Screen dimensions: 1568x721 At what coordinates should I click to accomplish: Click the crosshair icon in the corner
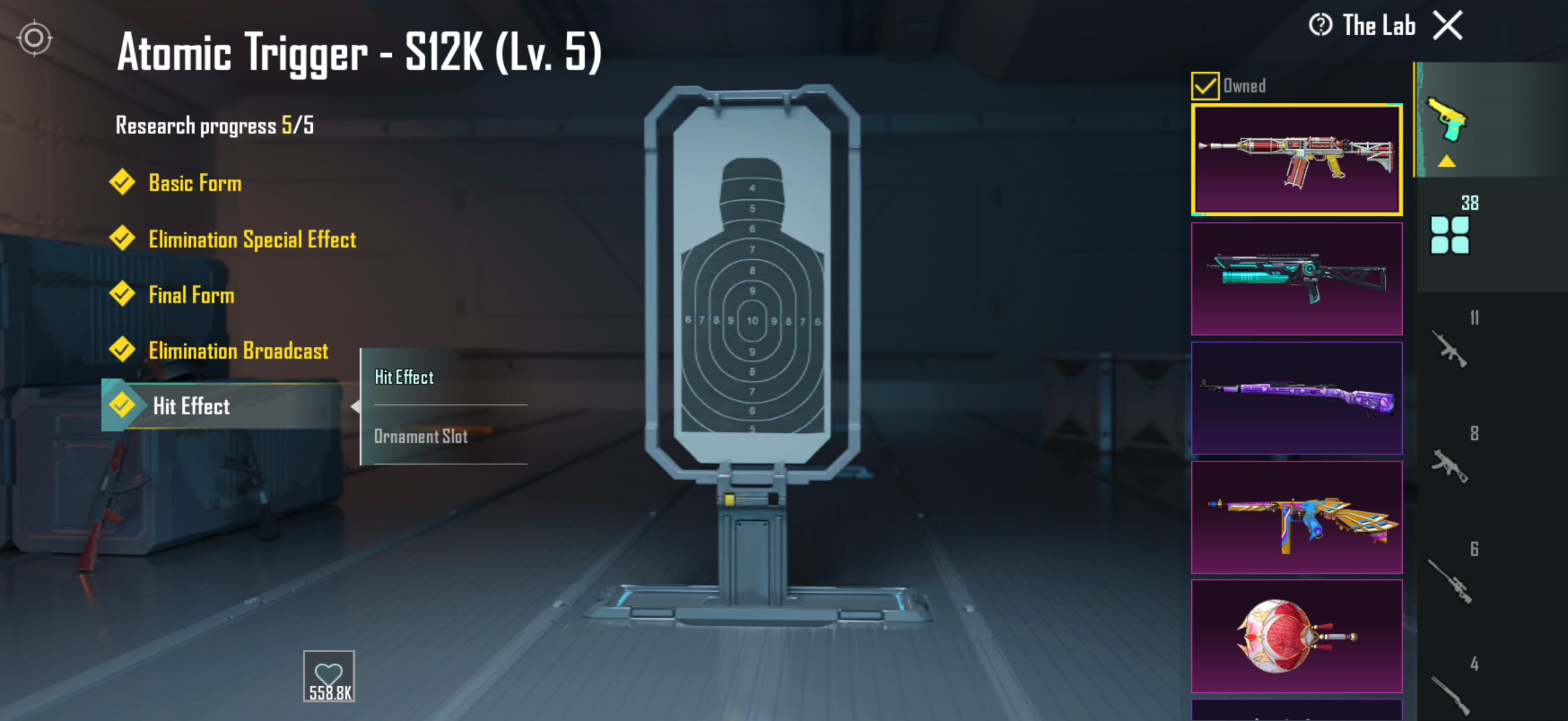(x=35, y=38)
